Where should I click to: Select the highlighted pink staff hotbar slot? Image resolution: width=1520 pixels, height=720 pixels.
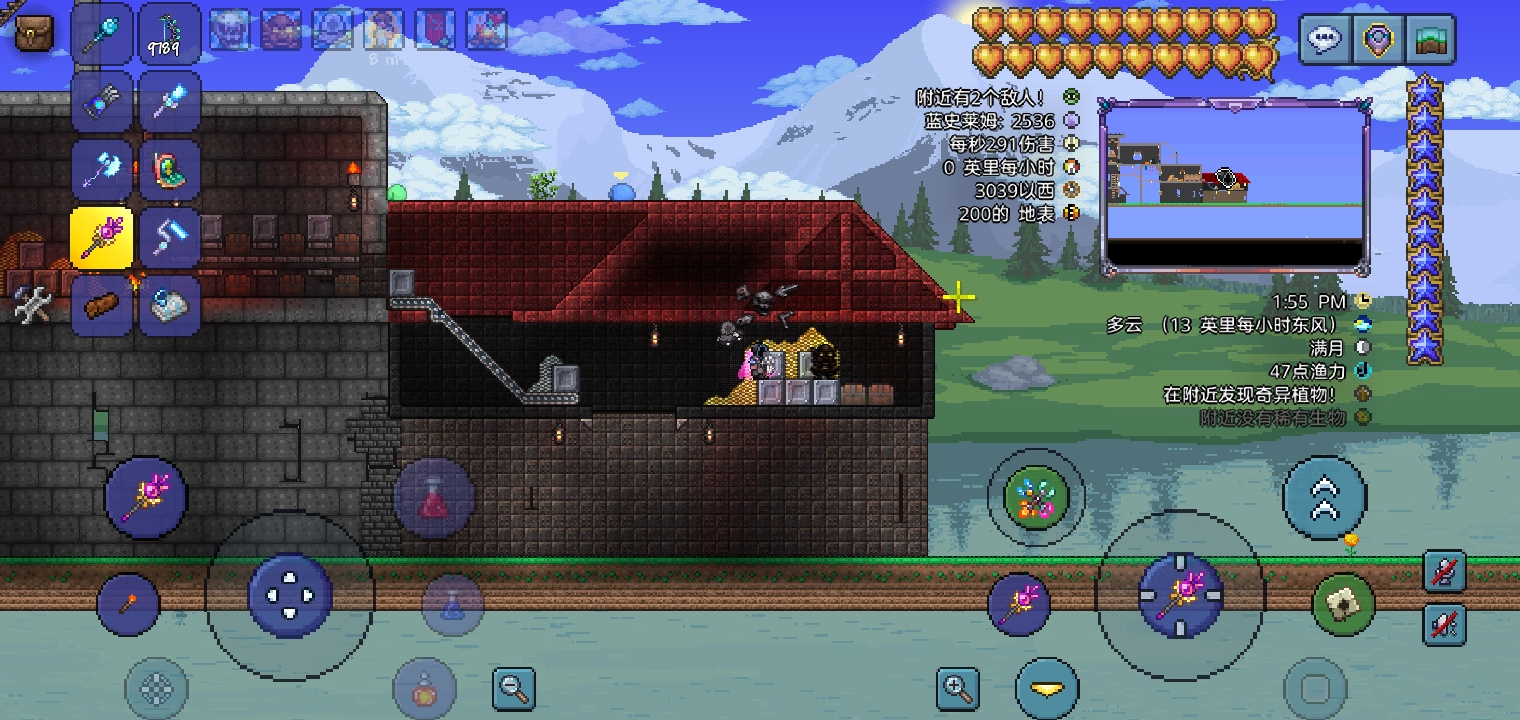tap(102, 238)
